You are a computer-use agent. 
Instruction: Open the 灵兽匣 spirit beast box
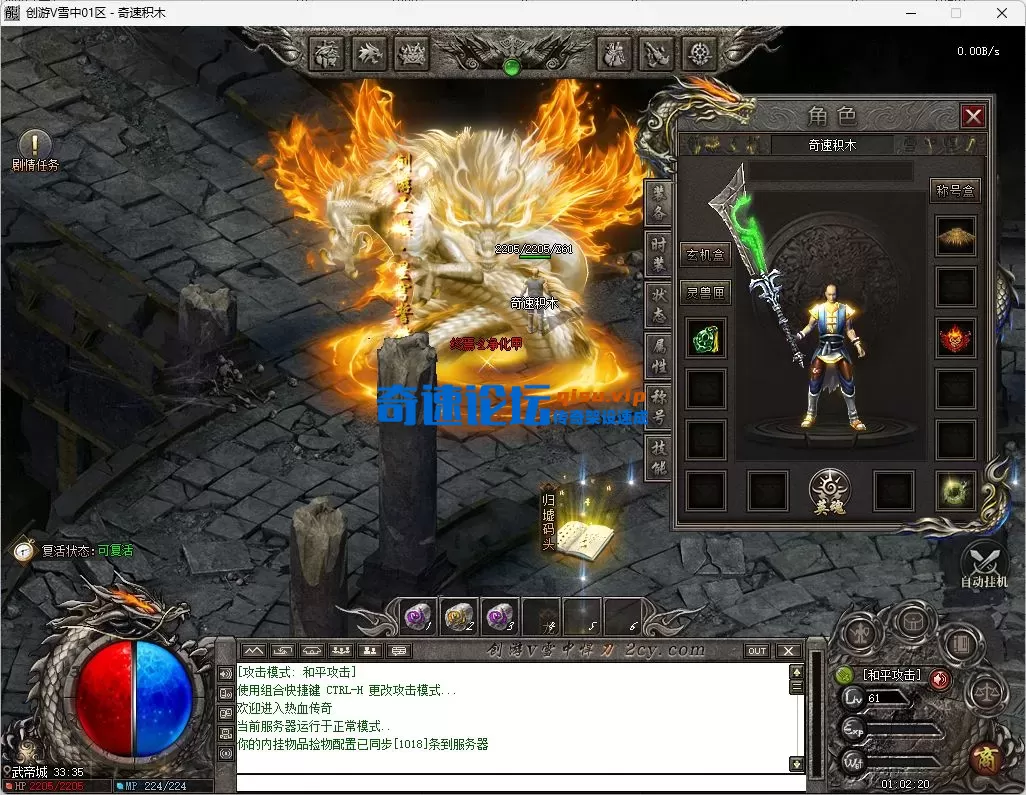[705, 293]
